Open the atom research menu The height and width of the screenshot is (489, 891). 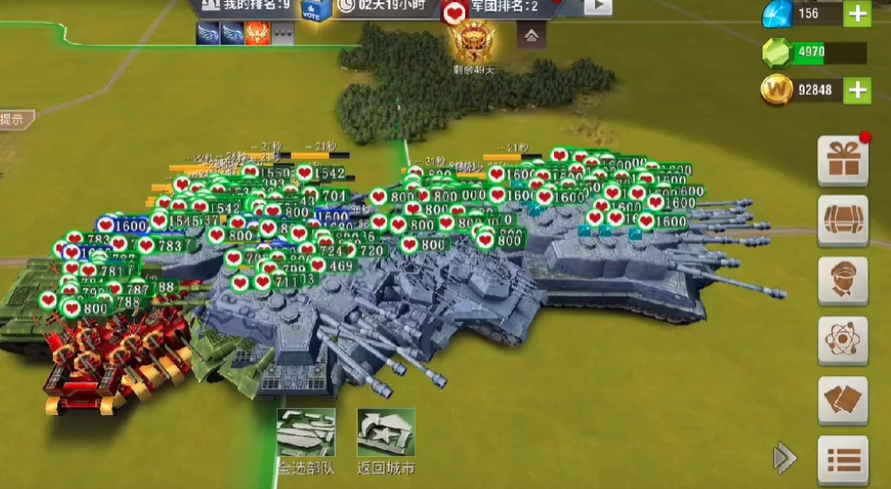(842, 341)
